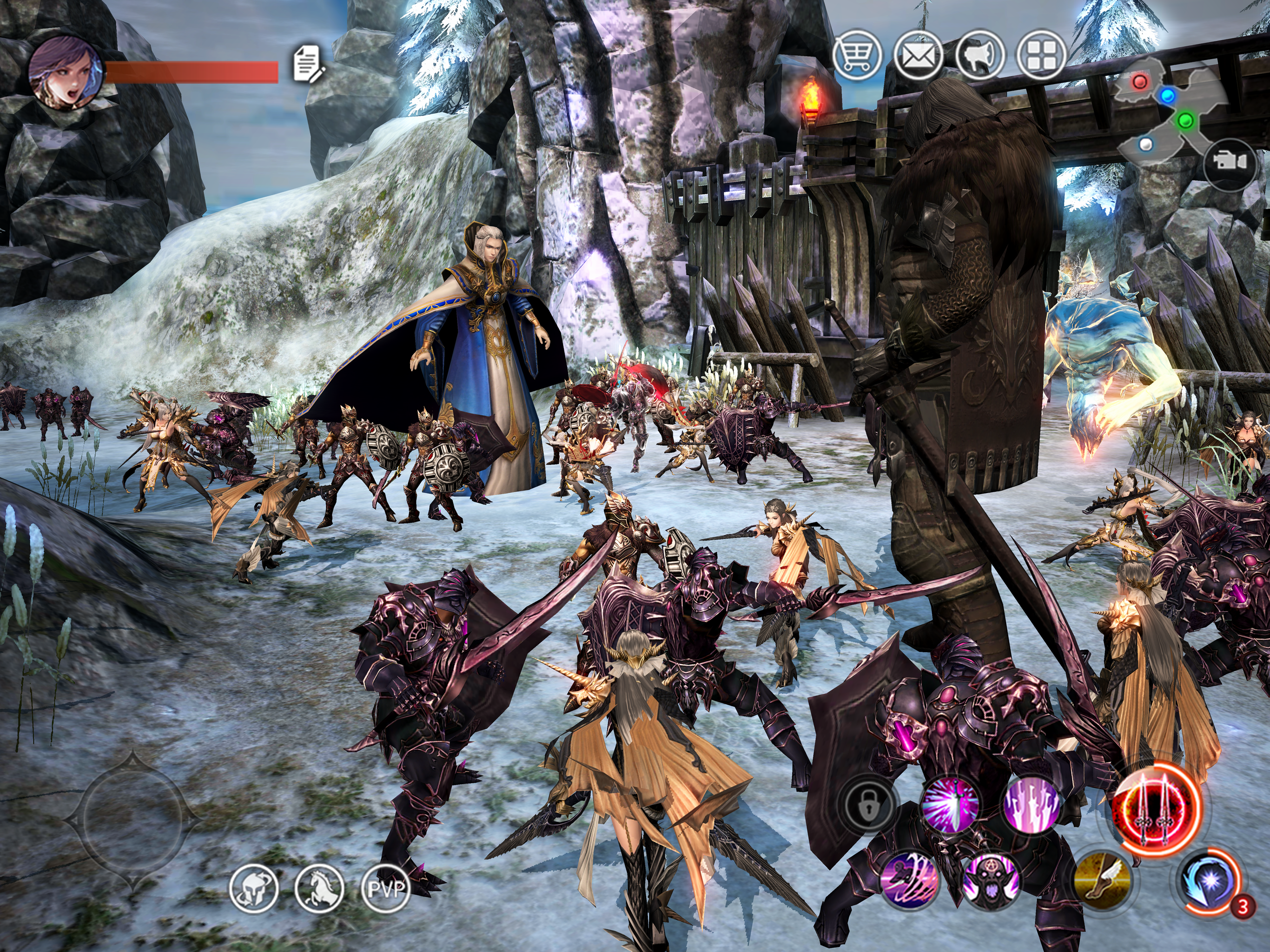Trigger the purple dash slash skill
Image resolution: width=1270 pixels, height=952 pixels.
[x=909, y=881]
